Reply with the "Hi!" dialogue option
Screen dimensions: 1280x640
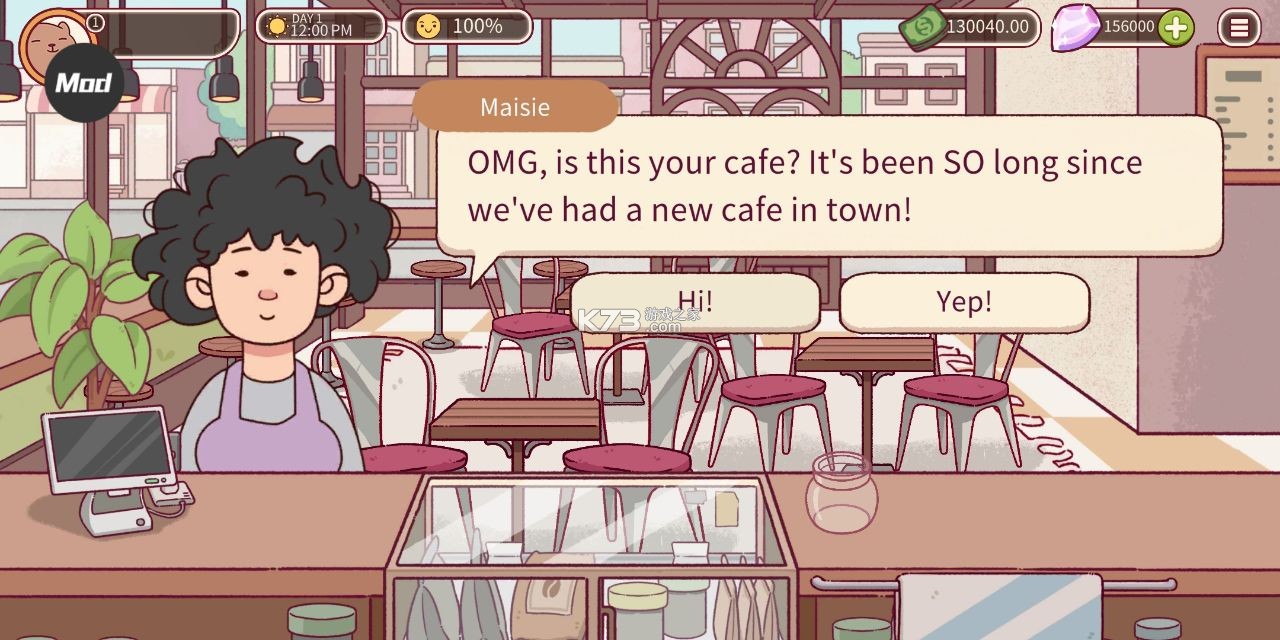pyautogui.click(x=695, y=302)
